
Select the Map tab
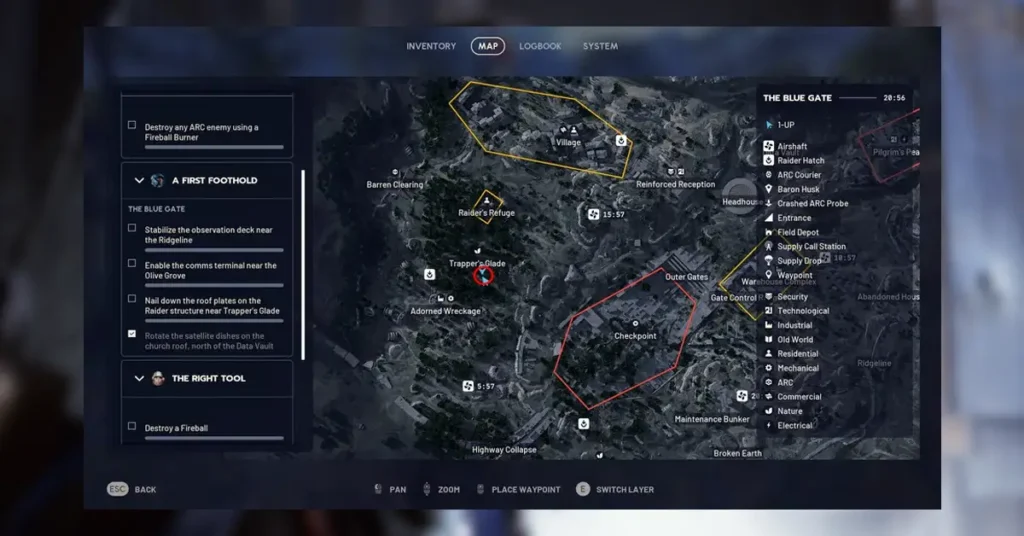488,46
